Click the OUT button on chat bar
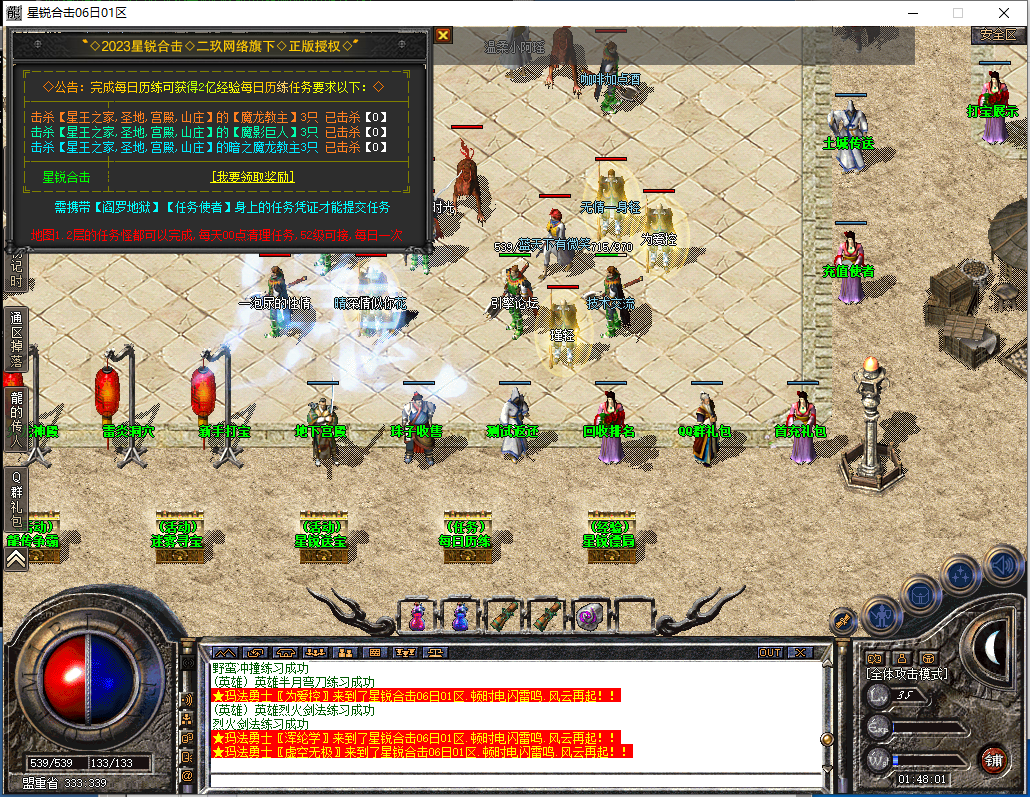 click(x=769, y=652)
